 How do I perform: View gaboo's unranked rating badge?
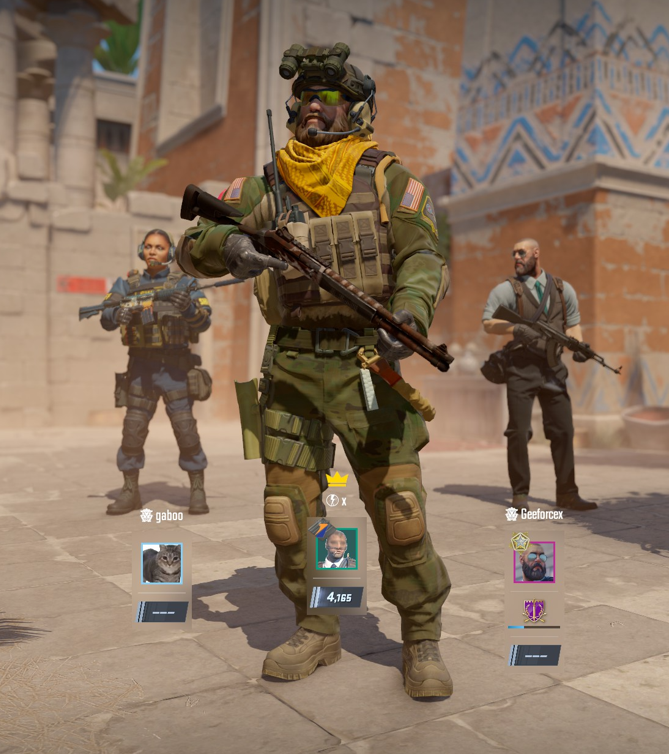pyautogui.click(x=162, y=611)
